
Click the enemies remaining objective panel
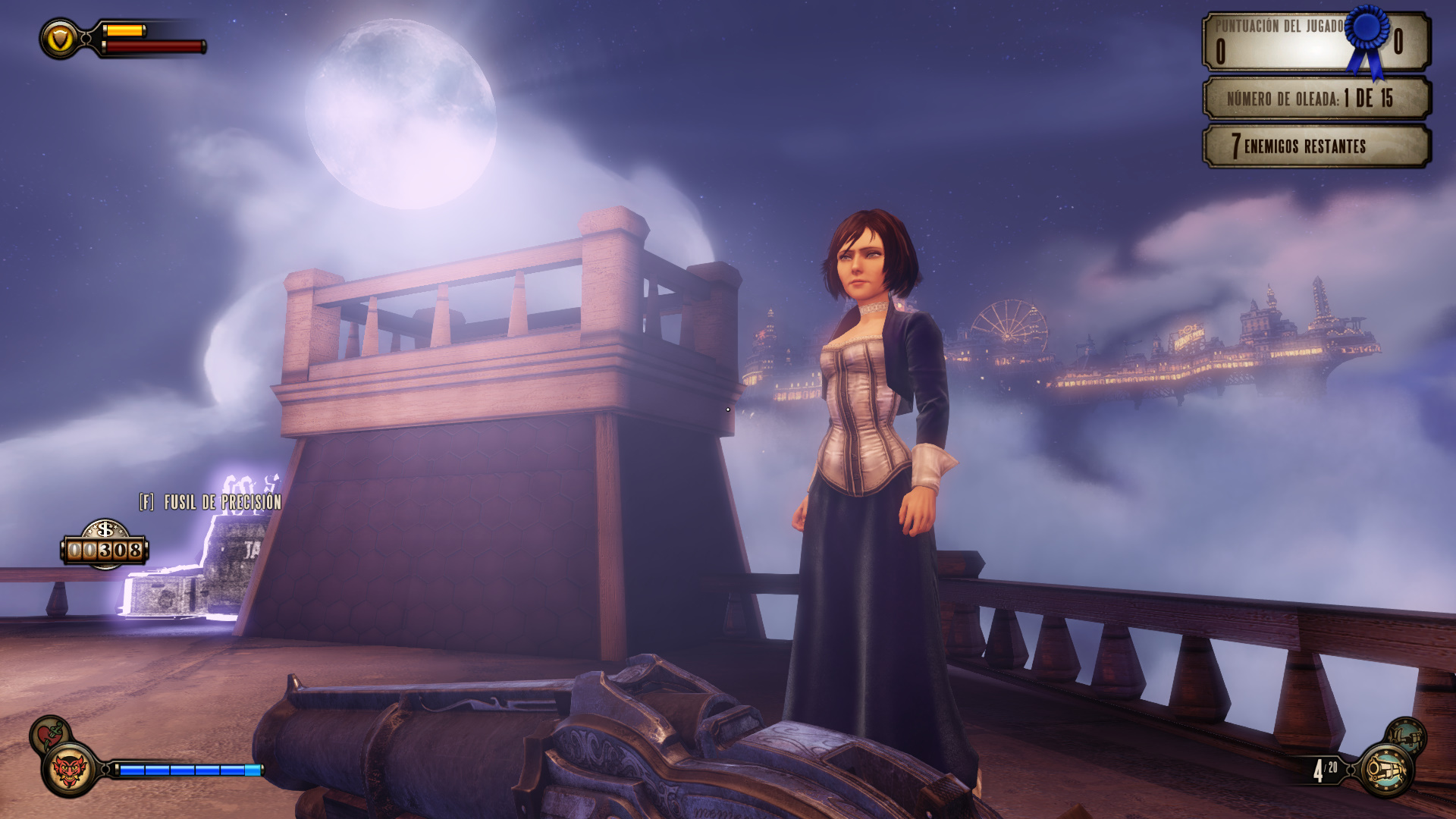pyautogui.click(x=1316, y=146)
